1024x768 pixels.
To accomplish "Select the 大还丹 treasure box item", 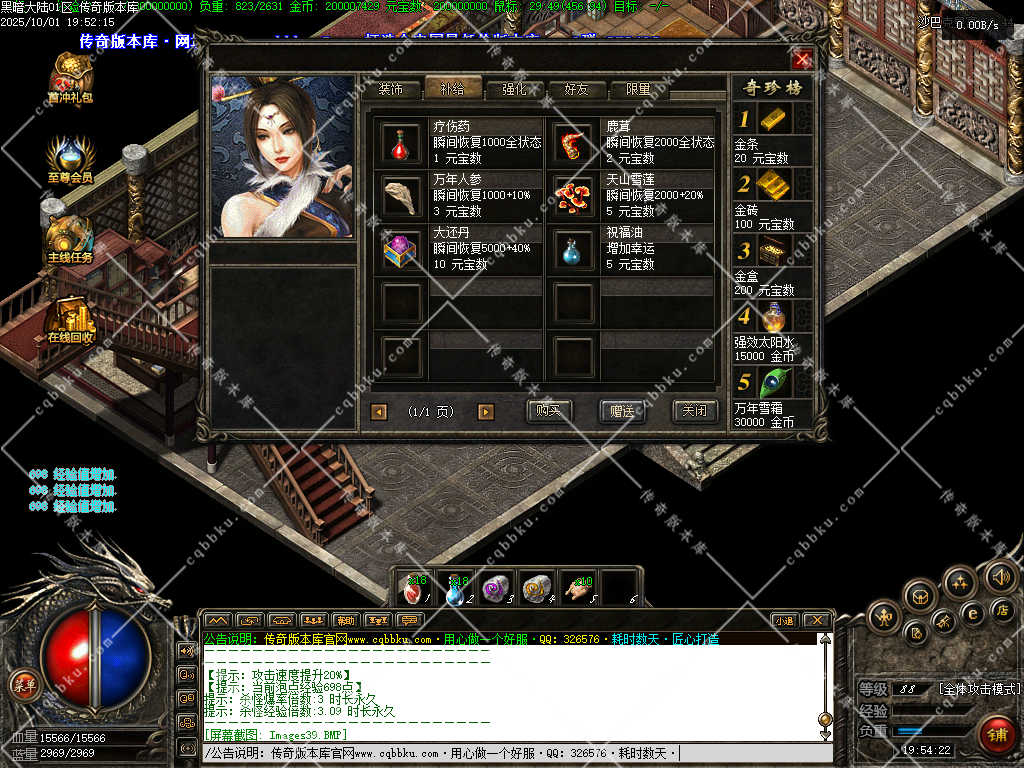I will pyautogui.click(x=401, y=250).
